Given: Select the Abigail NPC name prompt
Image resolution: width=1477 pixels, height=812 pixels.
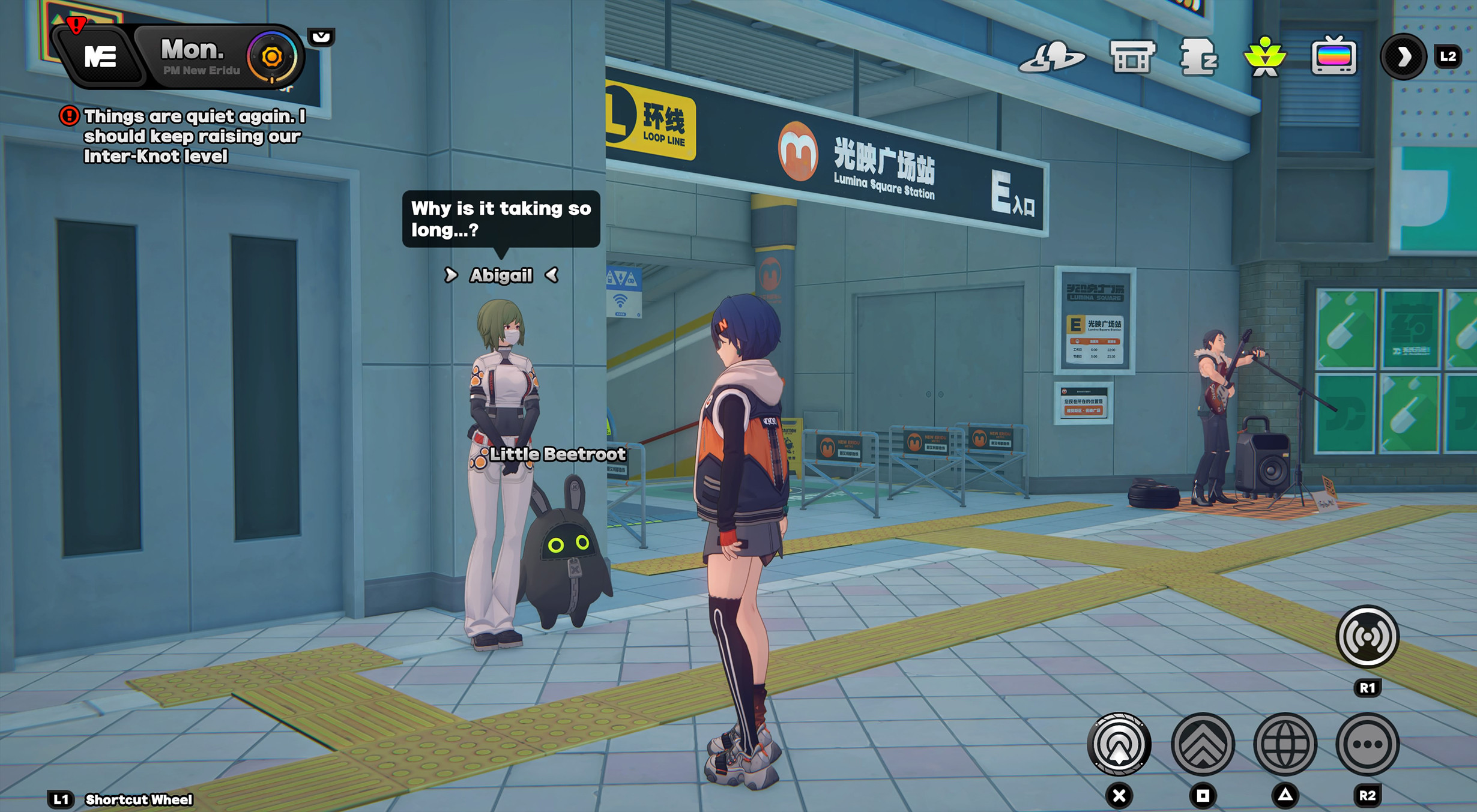Looking at the screenshot, I should pyautogui.click(x=501, y=275).
